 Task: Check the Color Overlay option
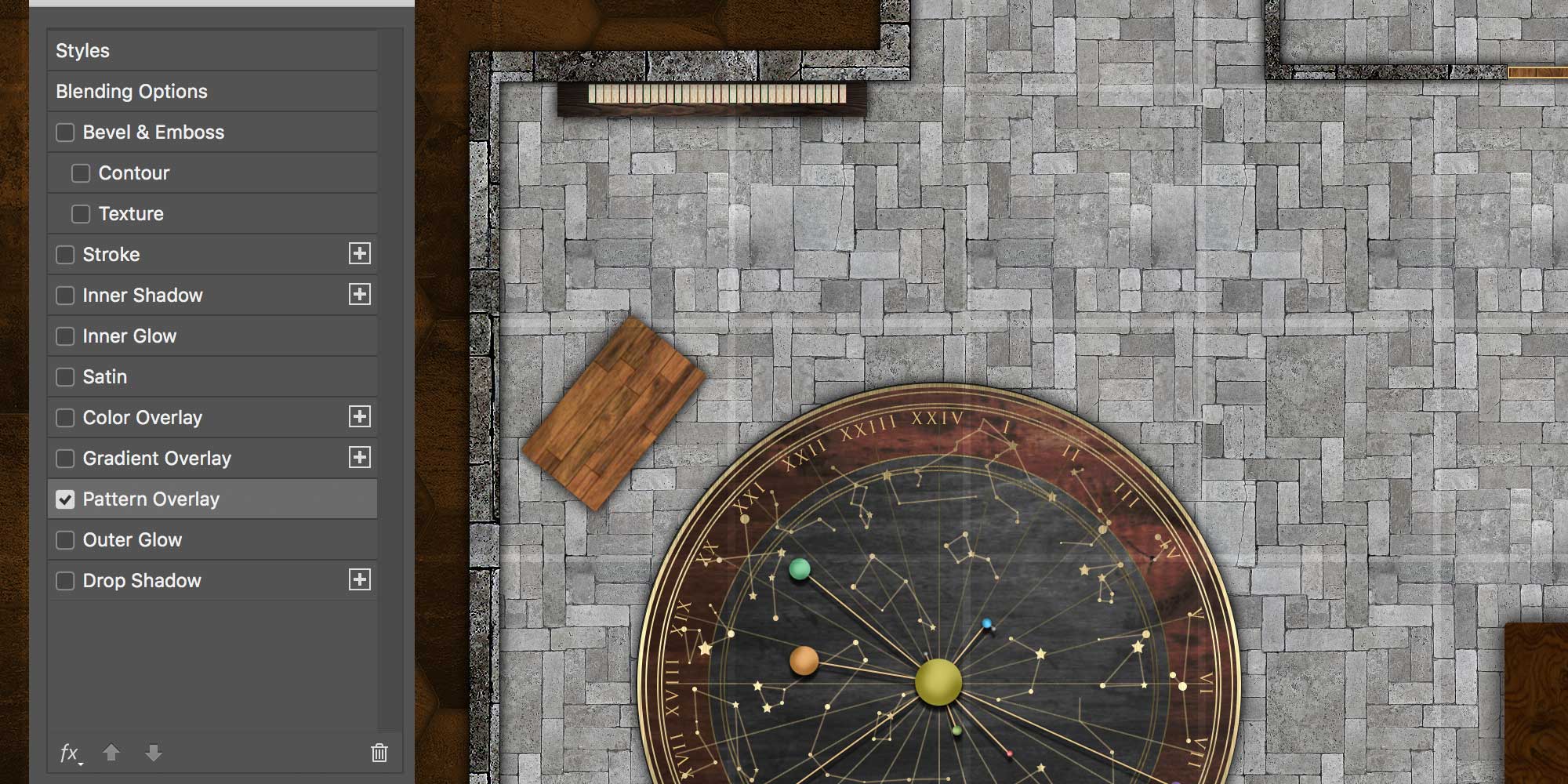tap(65, 418)
